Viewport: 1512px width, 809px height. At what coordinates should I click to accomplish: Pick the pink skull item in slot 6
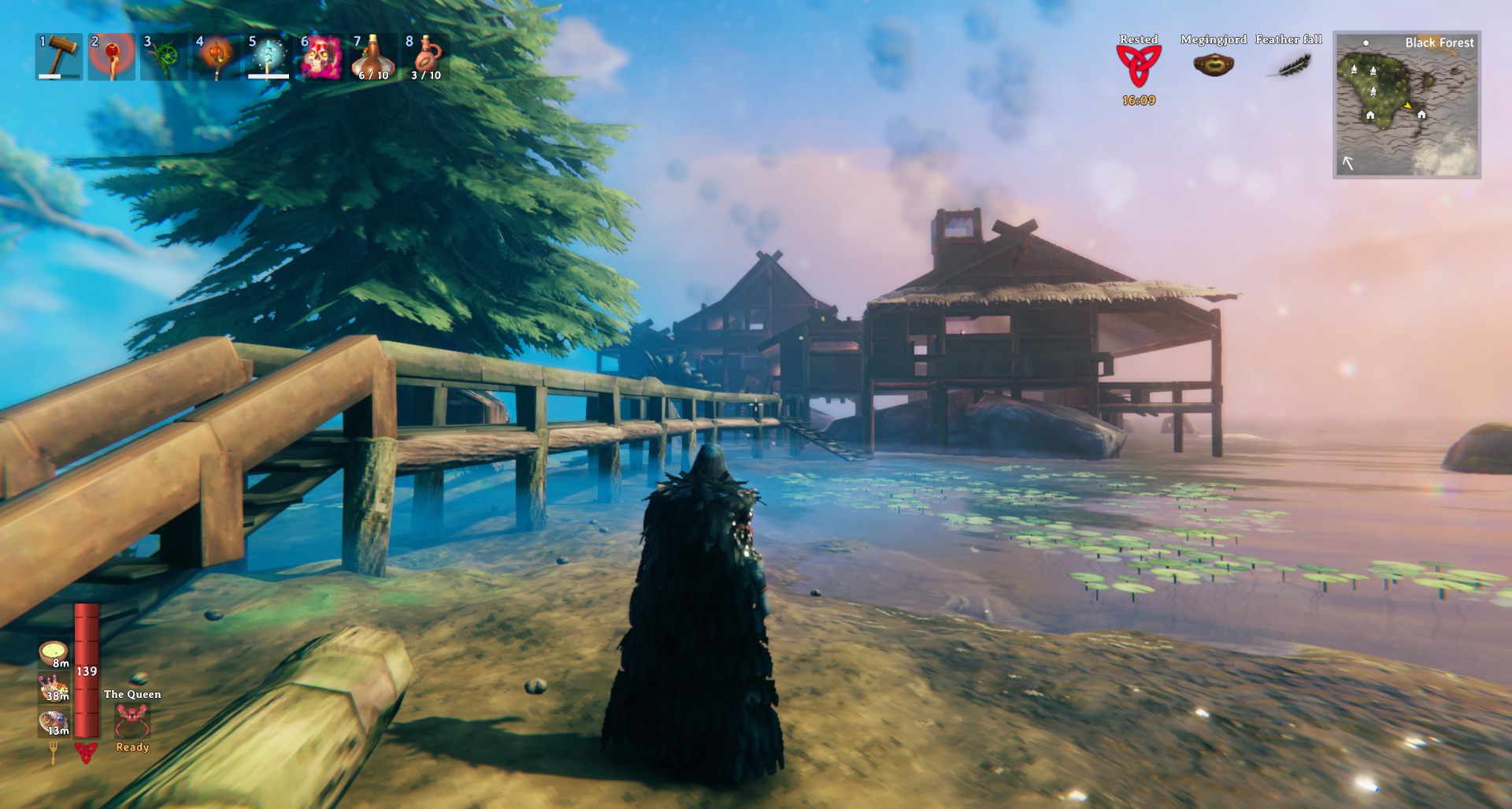[321, 57]
